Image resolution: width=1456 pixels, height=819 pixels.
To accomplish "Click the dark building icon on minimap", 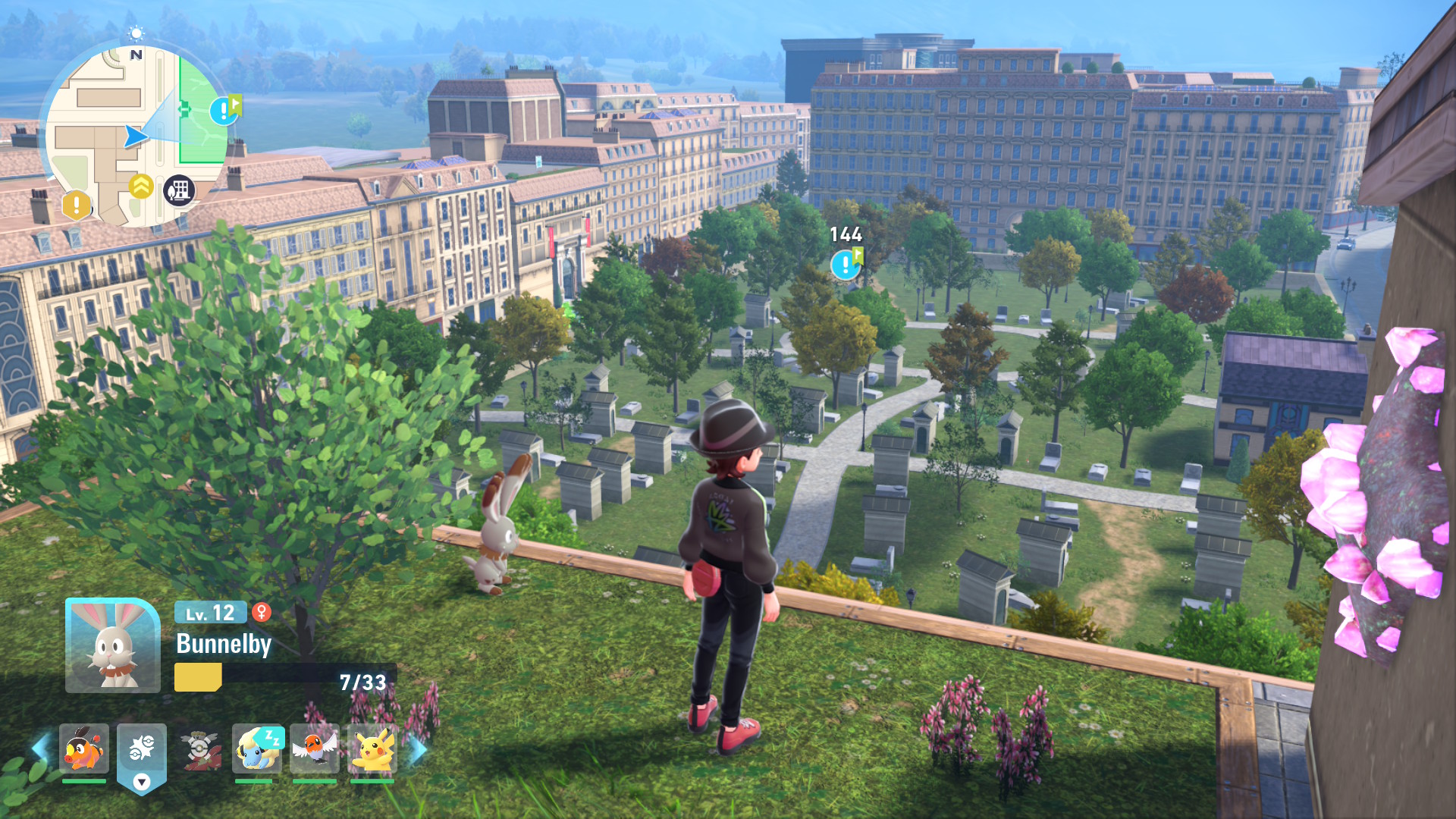I will (180, 190).
